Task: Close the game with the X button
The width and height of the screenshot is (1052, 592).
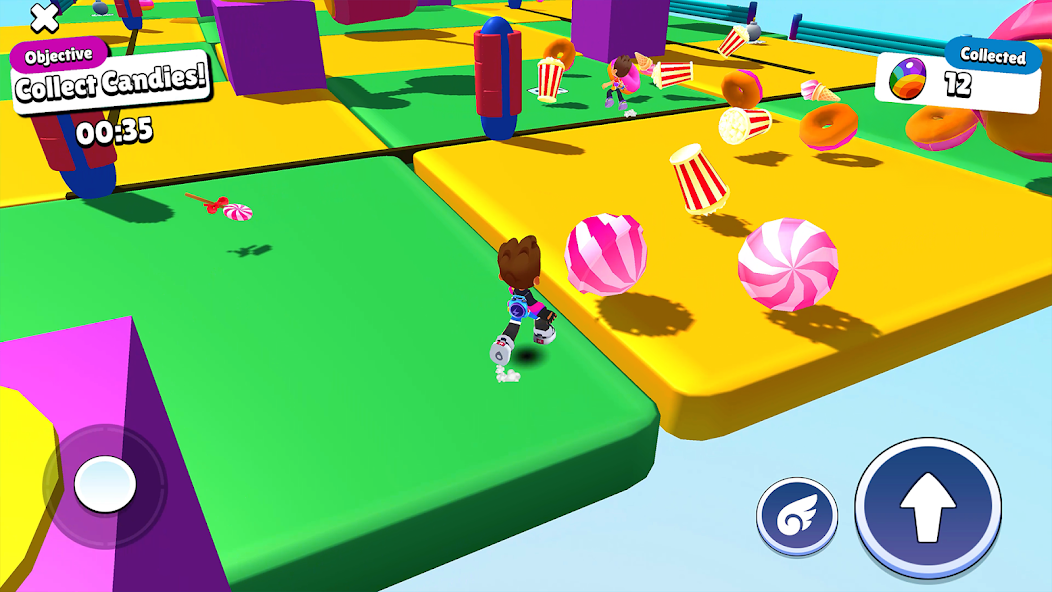Action: click(44, 16)
